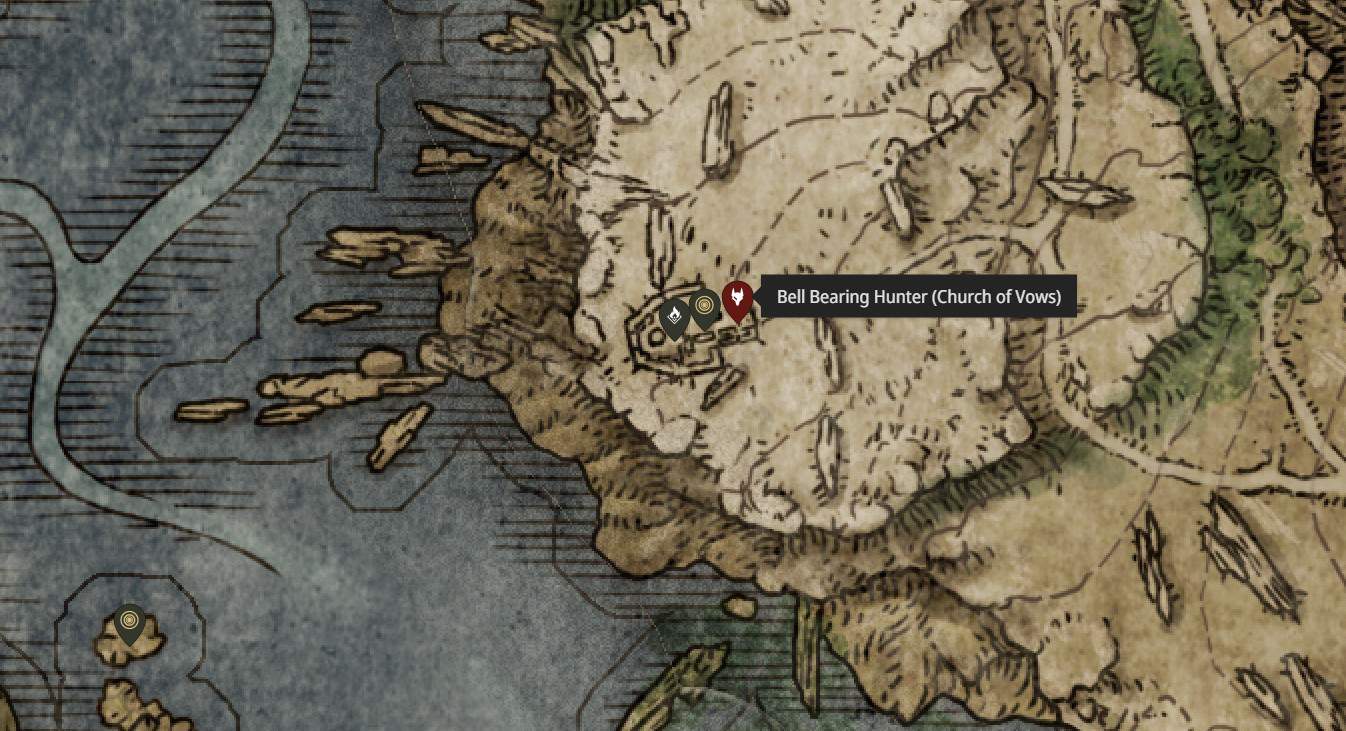Image resolution: width=1346 pixels, height=731 pixels.
Task: Click the dark flame-icon map marker
Action: pos(675,317)
